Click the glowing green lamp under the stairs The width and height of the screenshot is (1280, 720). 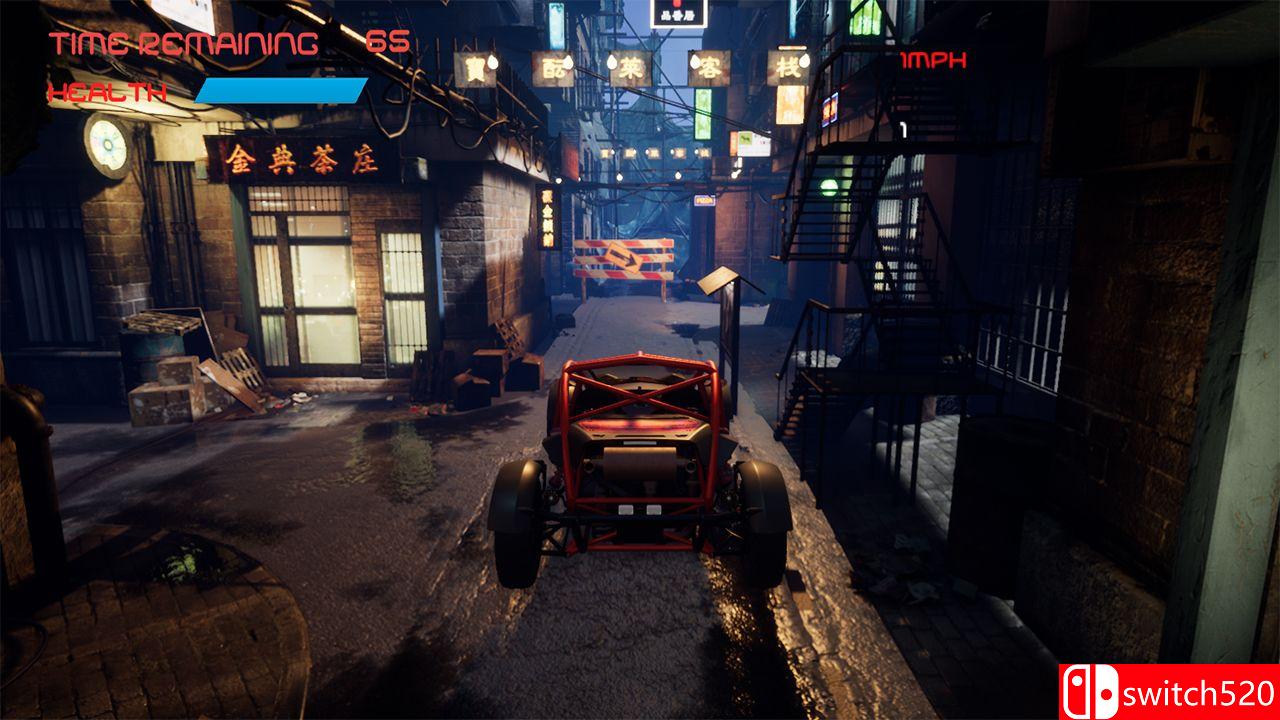point(827,185)
